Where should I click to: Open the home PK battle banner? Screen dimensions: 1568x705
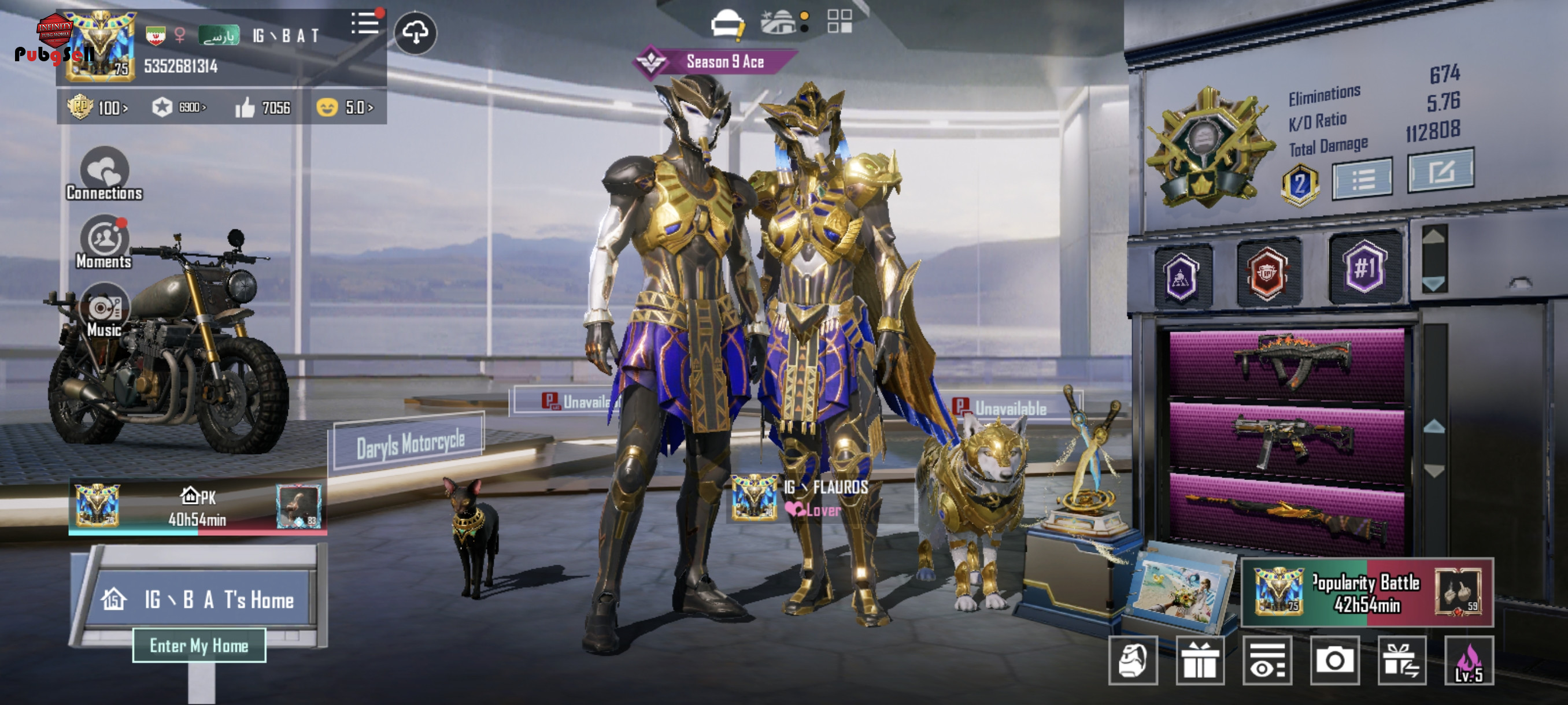coord(198,507)
